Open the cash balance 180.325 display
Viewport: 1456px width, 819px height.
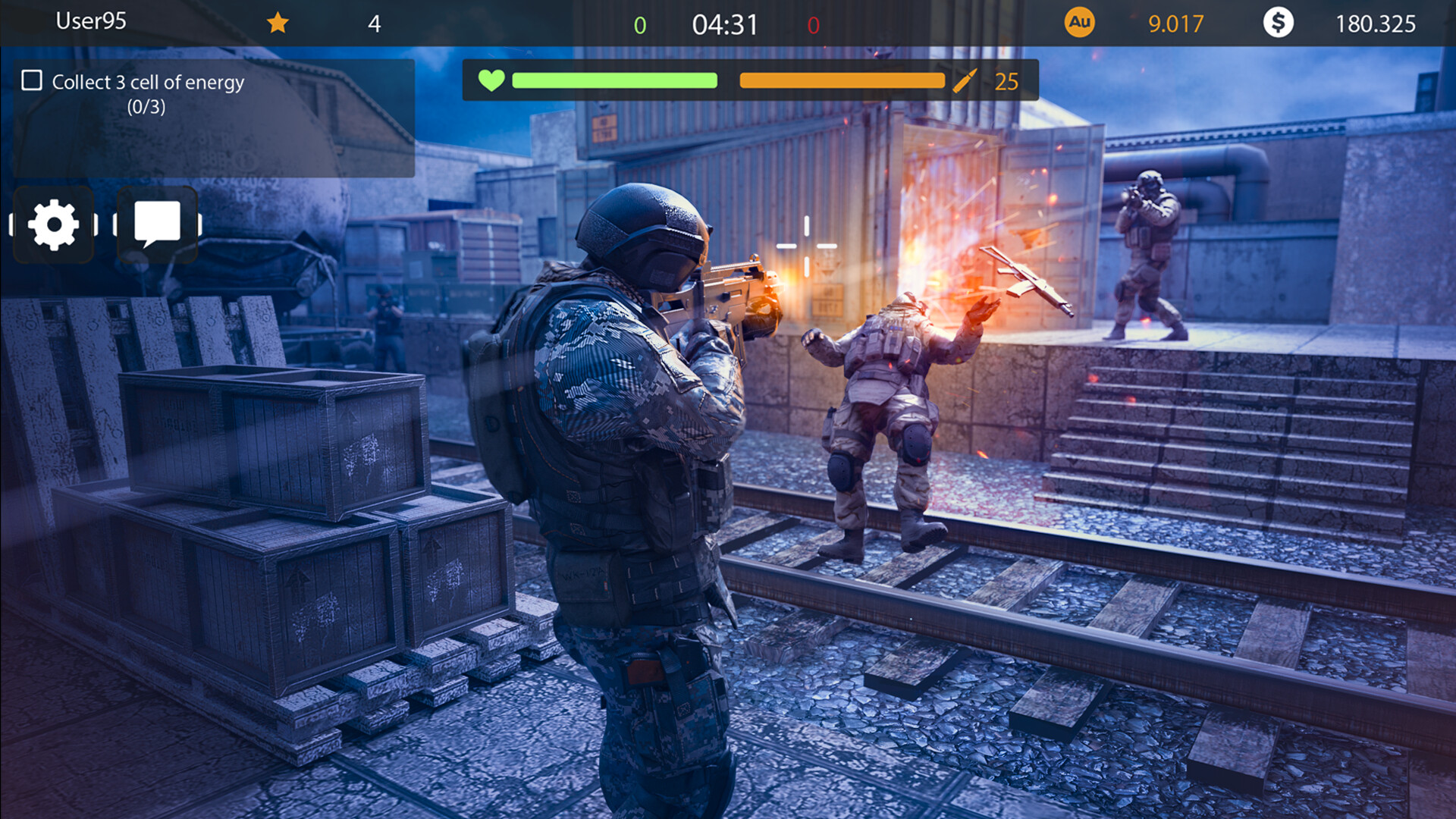click(x=1376, y=23)
